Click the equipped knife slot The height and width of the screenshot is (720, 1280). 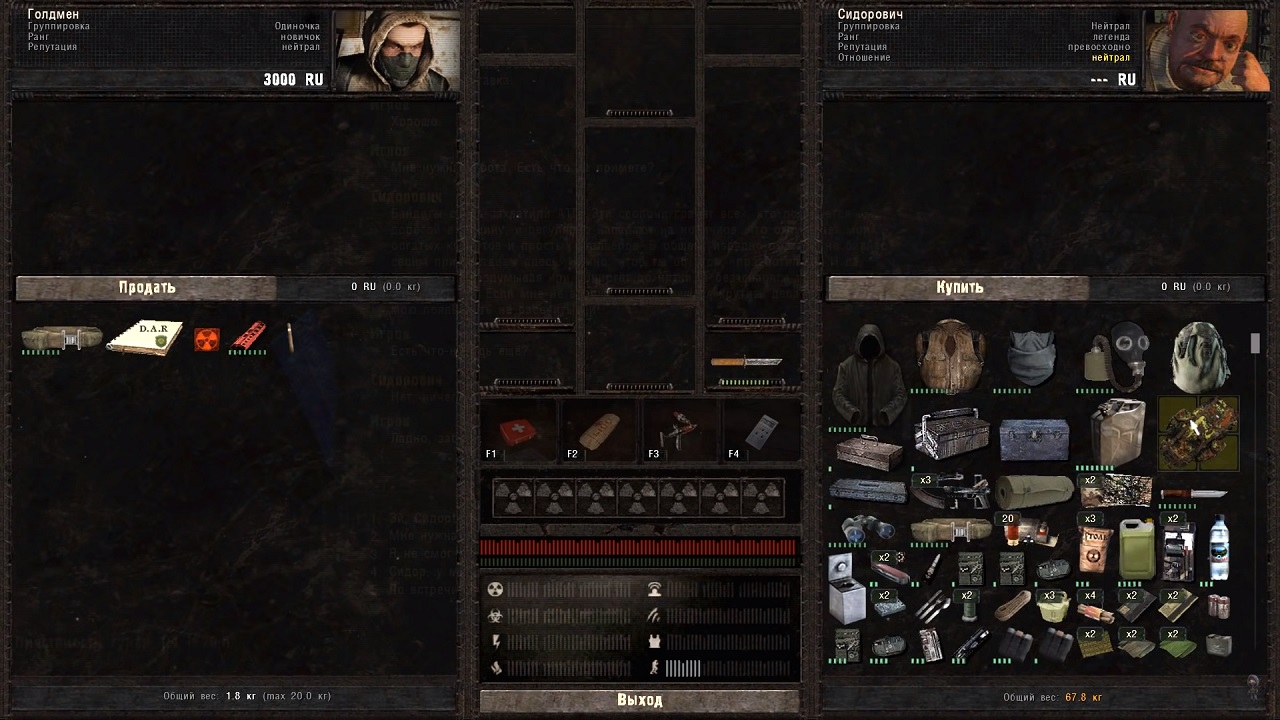(746, 362)
